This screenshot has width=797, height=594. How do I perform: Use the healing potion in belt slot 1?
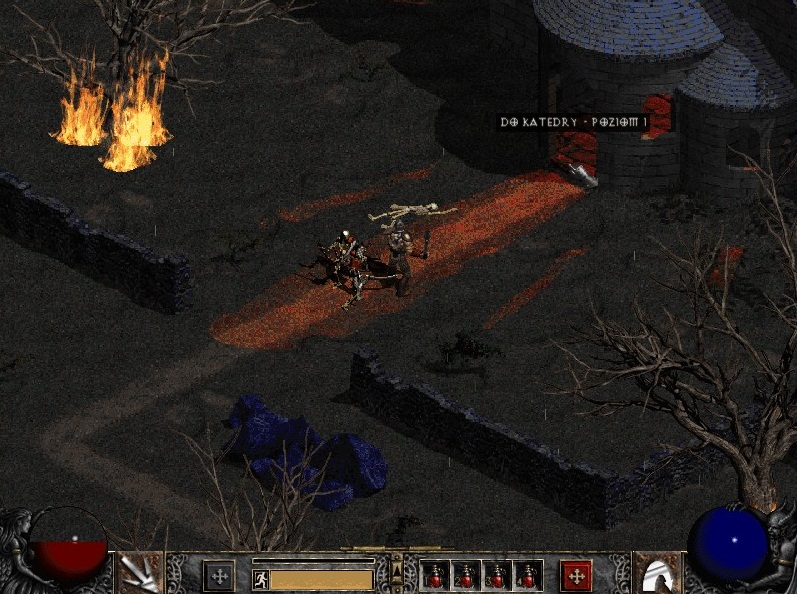tap(435, 575)
